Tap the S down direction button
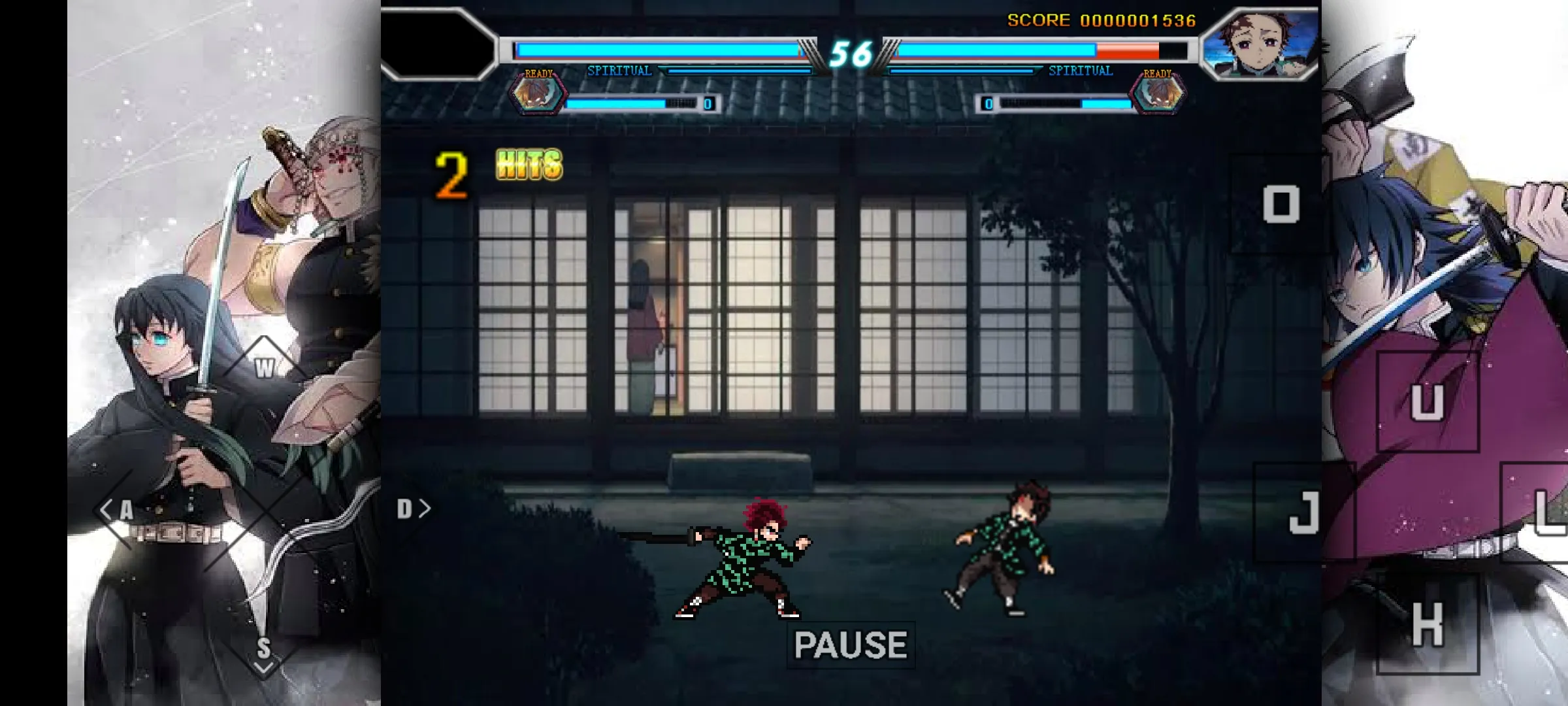The height and width of the screenshot is (706, 1568). (x=263, y=650)
